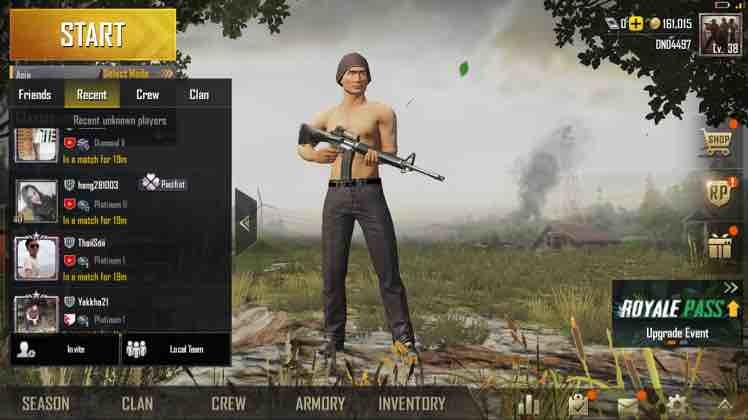Add currency with the yellow plus button
Image resolution: width=748 pixels, height=420 pixels.
tap(634, 21)
